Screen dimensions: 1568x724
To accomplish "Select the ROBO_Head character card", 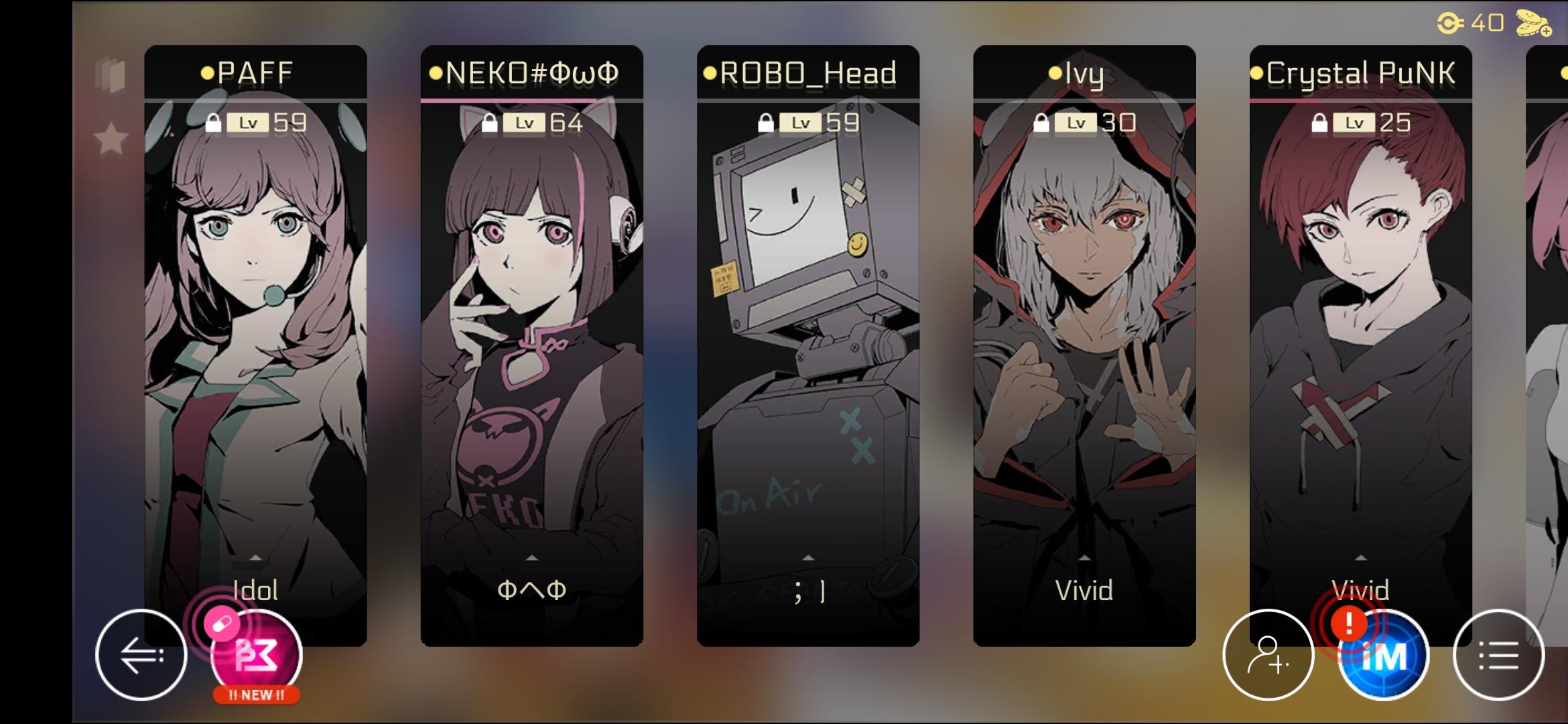I will 807,335.
